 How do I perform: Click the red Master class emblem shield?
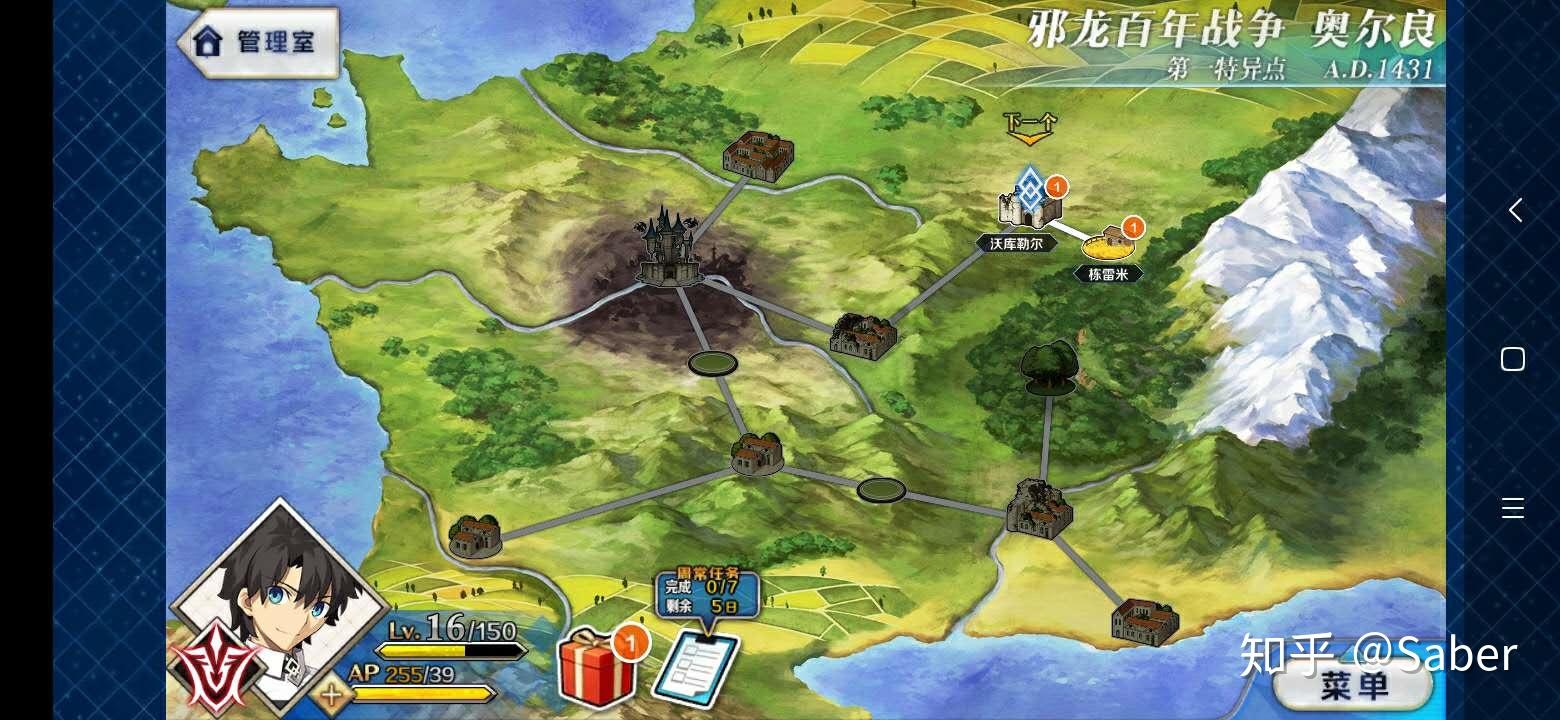tap(215, 660)
